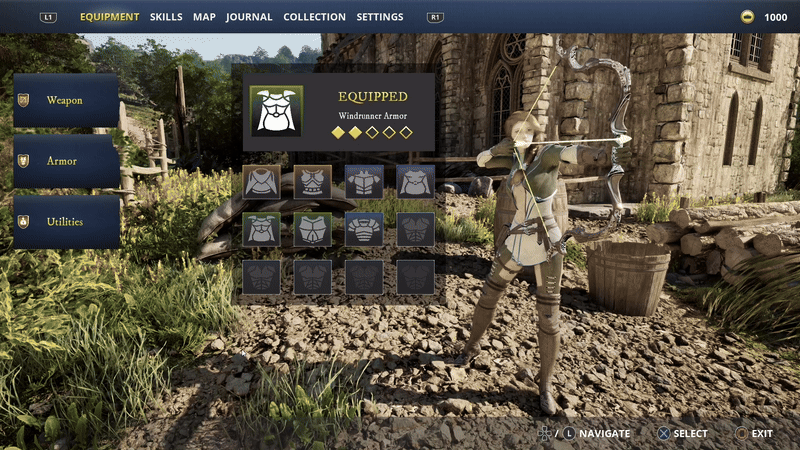
Task: Go to the Journal tab
Action: (x=249, y=17)
